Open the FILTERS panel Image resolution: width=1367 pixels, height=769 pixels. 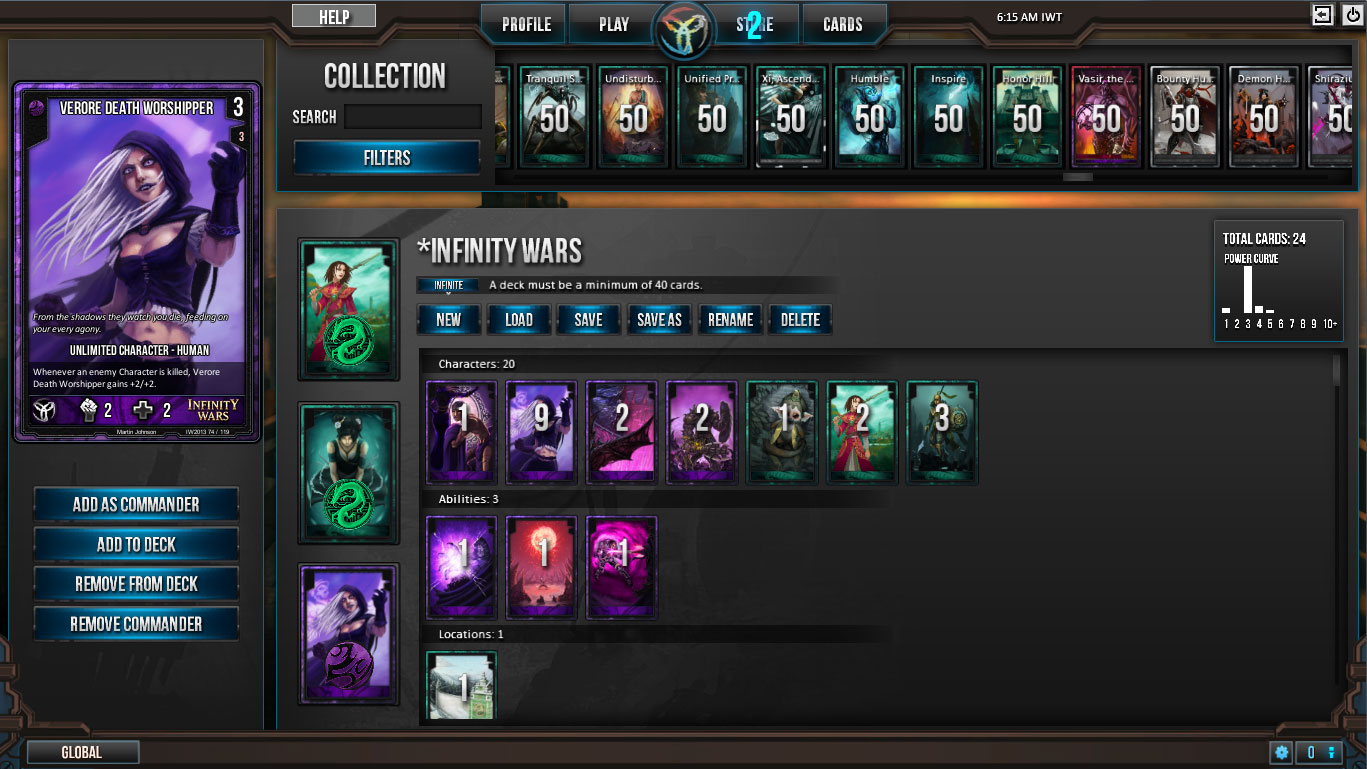387,157
